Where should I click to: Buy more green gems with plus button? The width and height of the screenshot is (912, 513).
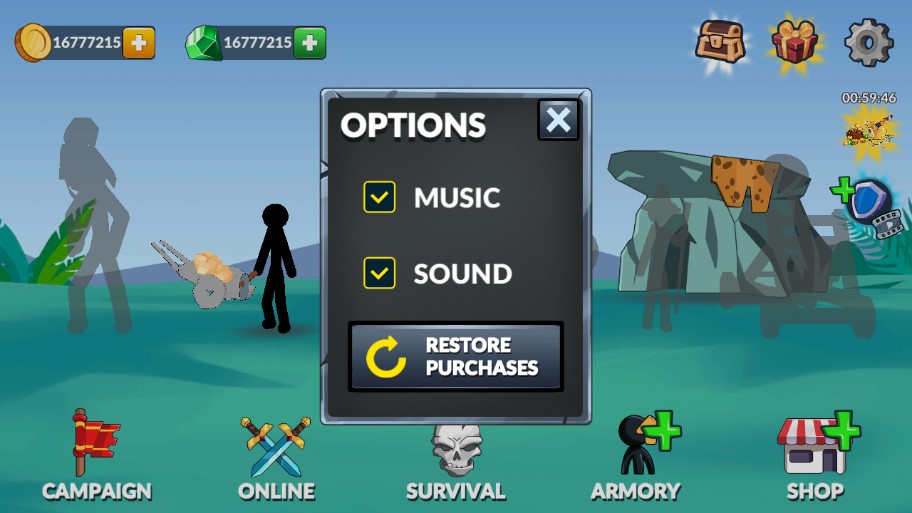tap(310, 43)
